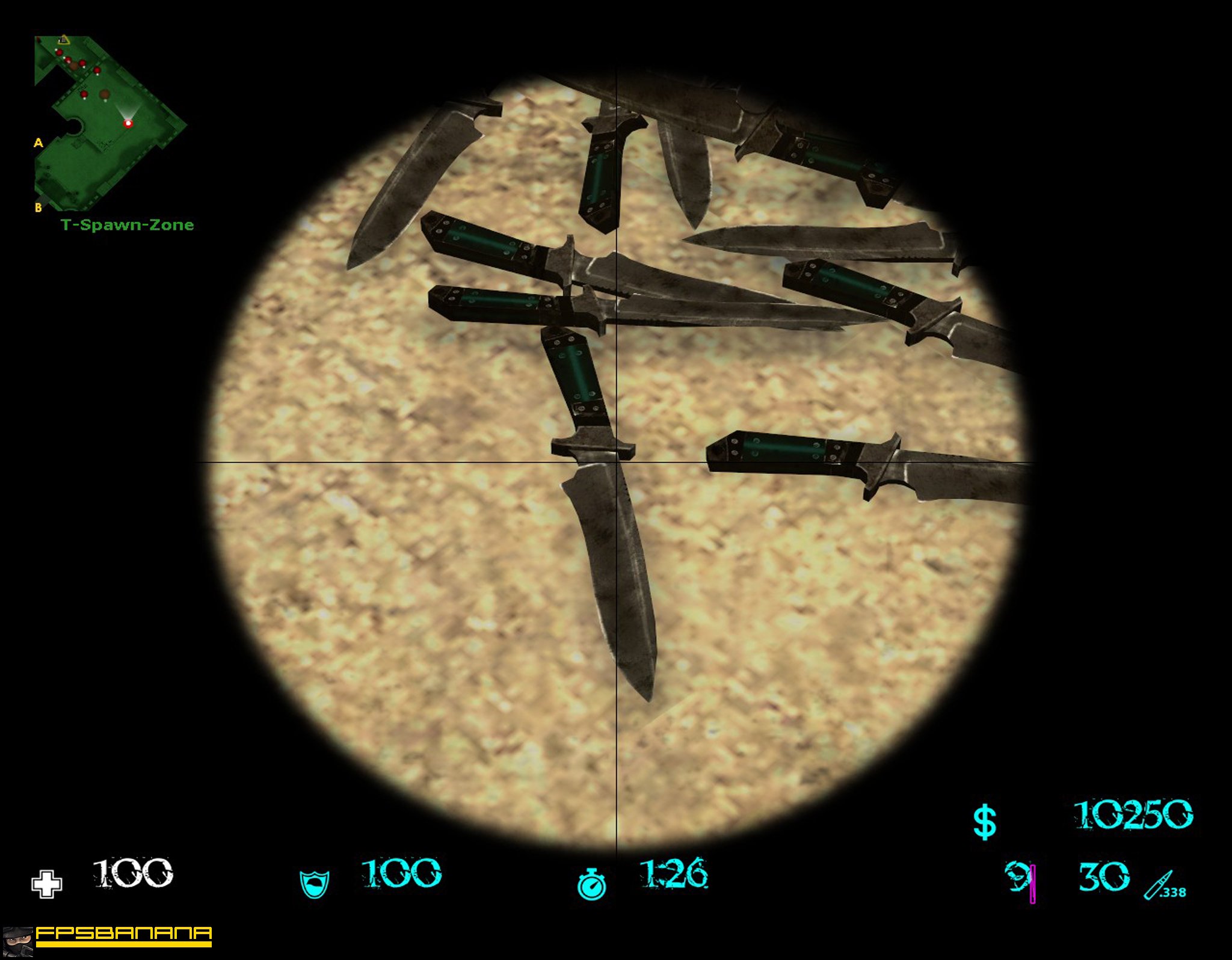Viewport: 1232px width, 960px height.
Task: Toggle the brown grenade dot near map center
Action: tap(104, 94)
